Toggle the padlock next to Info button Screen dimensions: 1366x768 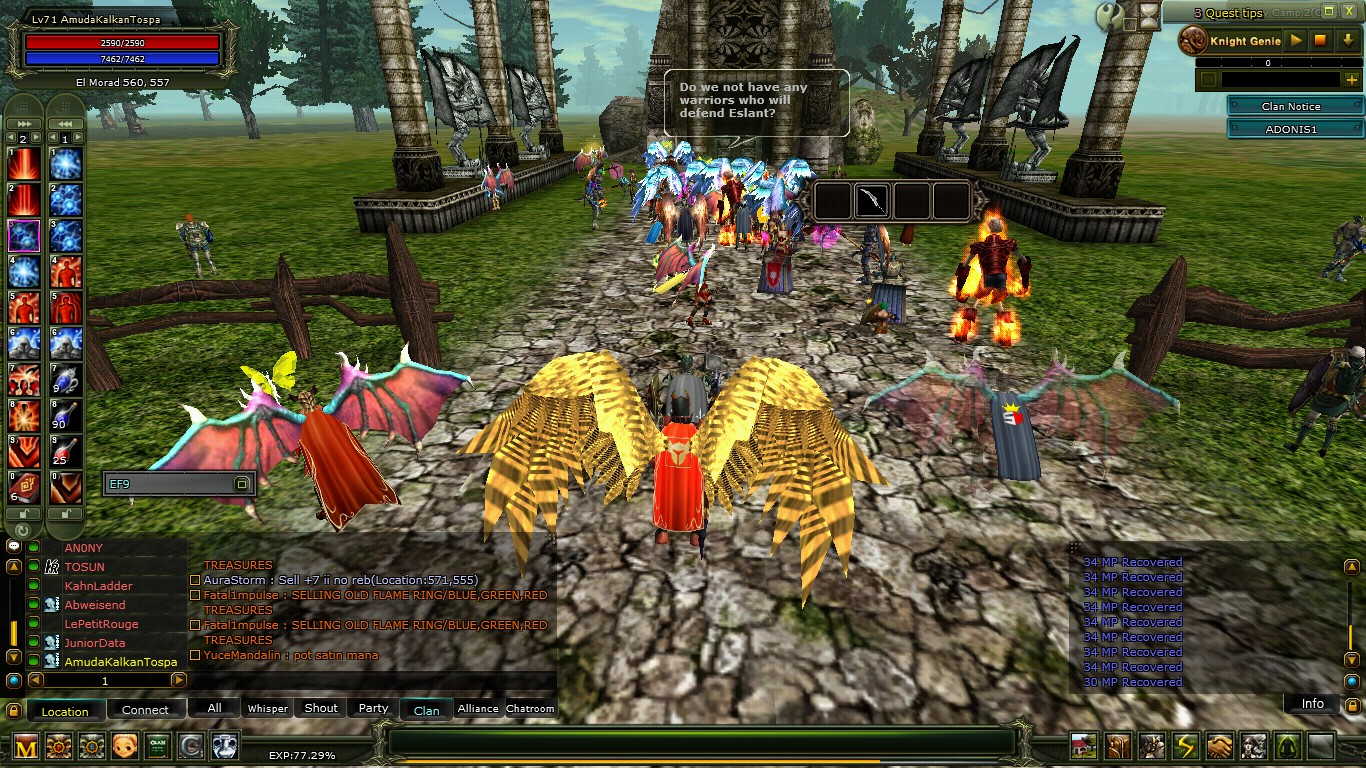1352,704
